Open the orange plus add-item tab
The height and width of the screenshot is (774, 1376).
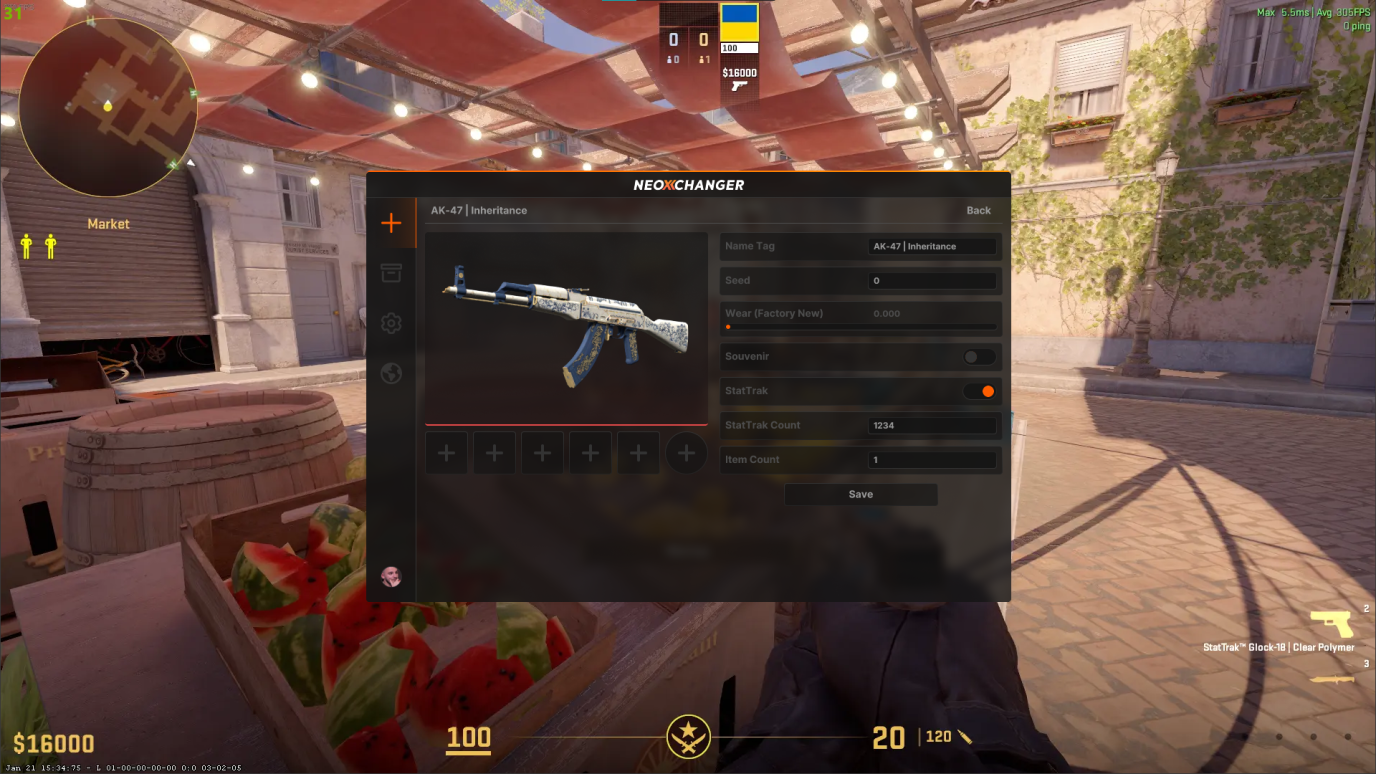coord(391,223)
